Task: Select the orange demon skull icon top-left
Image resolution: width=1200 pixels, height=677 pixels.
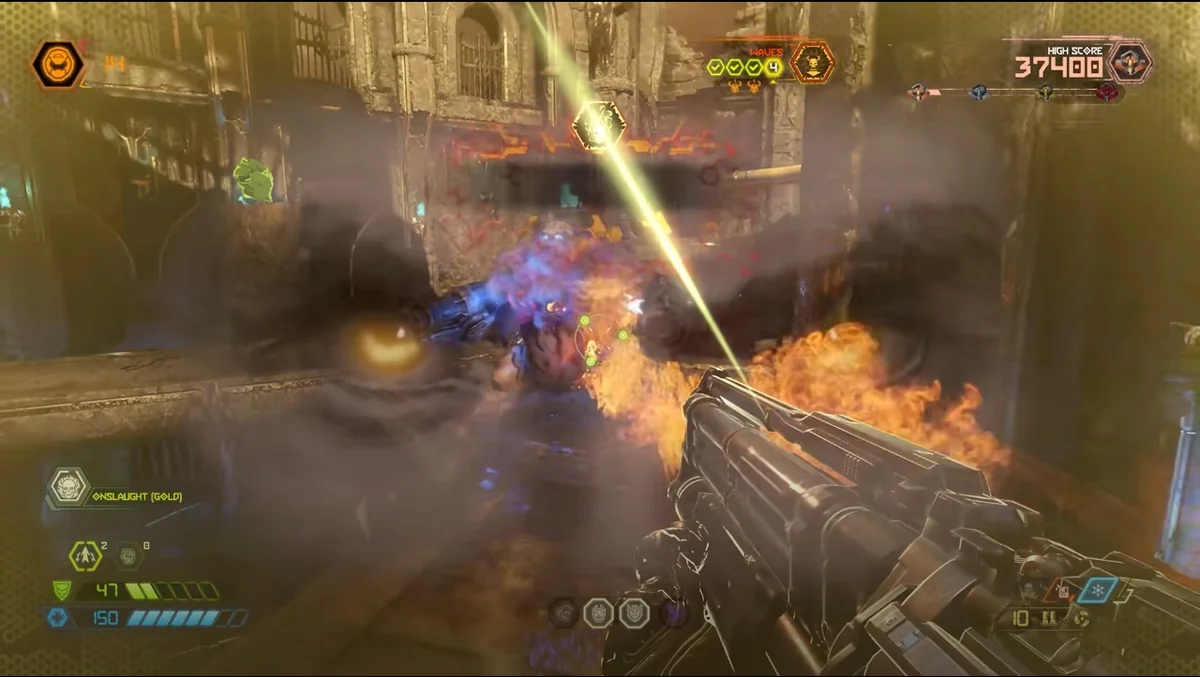Action: (x=58, y=65)
